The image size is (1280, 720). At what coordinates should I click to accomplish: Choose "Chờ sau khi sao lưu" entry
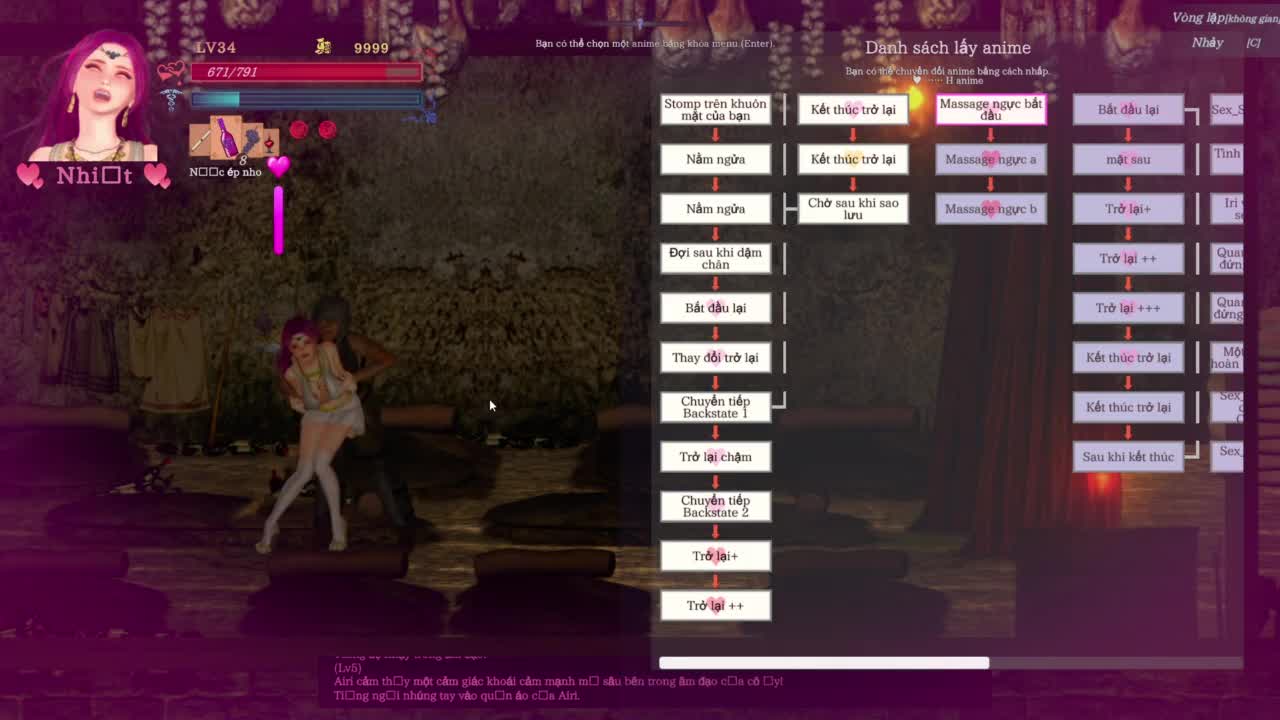tap(853, 208)
